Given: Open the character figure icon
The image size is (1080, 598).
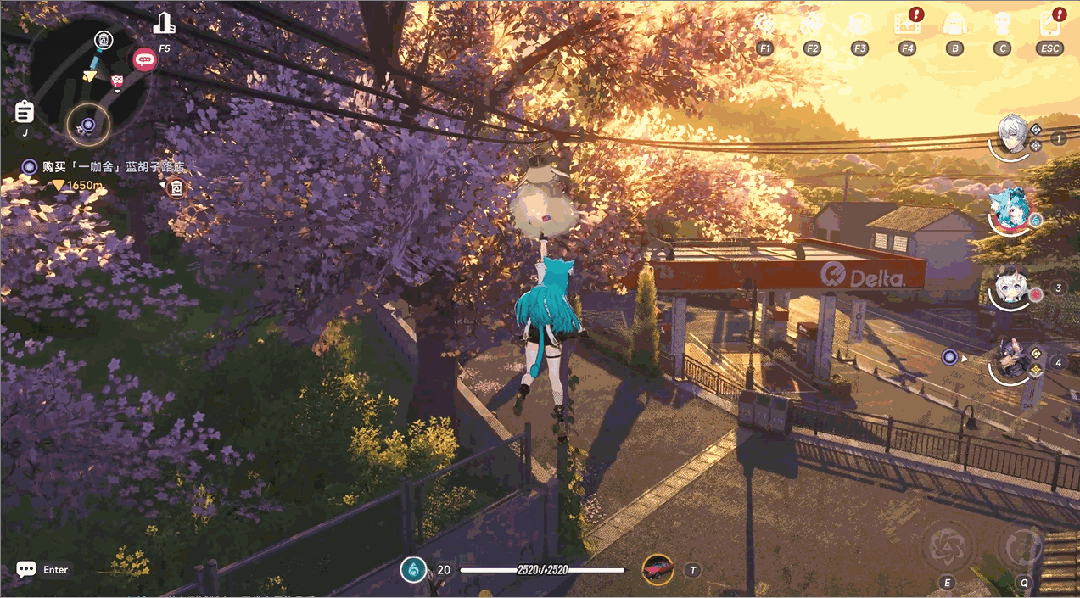Looking at the screenshot, I should pos(1002,23).
